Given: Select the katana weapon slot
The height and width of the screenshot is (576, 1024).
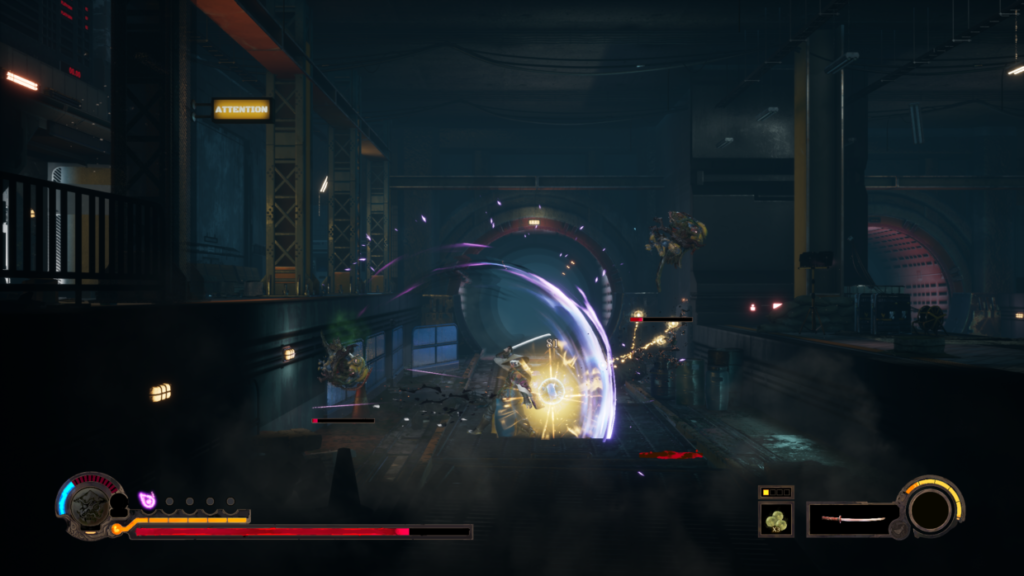Looking at the screenshot, I should pos(851,519).
